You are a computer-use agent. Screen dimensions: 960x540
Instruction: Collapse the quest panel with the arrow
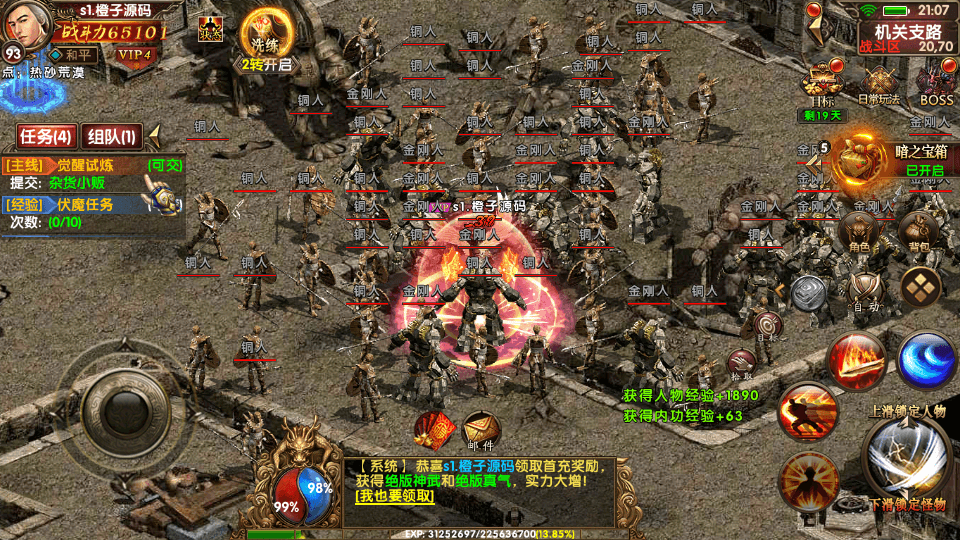154,136
